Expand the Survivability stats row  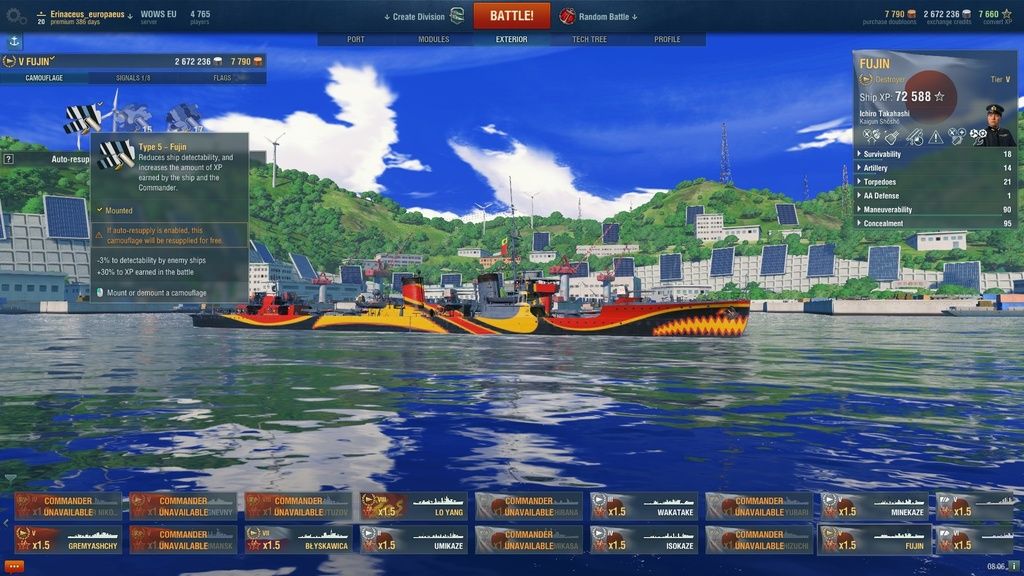tap(935, 154)
